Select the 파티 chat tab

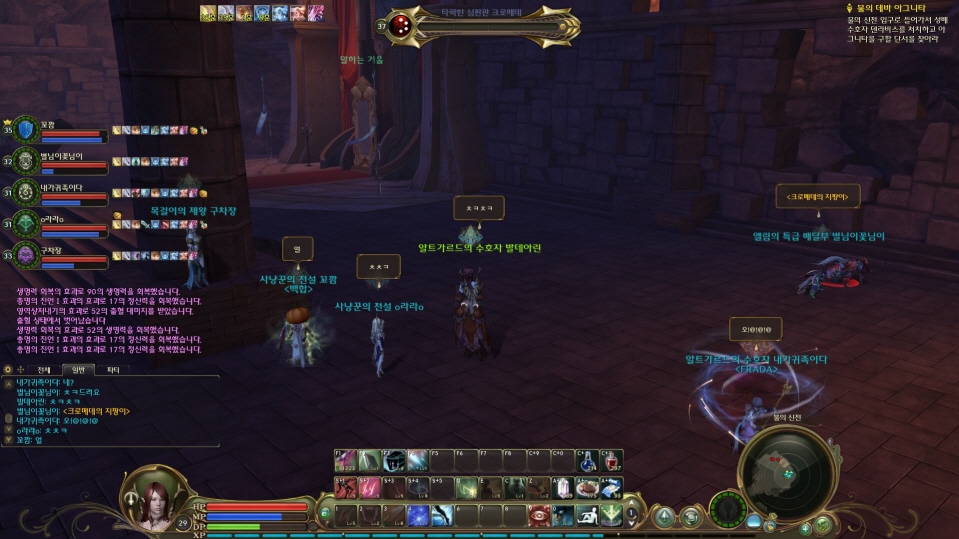click(113, 369)
